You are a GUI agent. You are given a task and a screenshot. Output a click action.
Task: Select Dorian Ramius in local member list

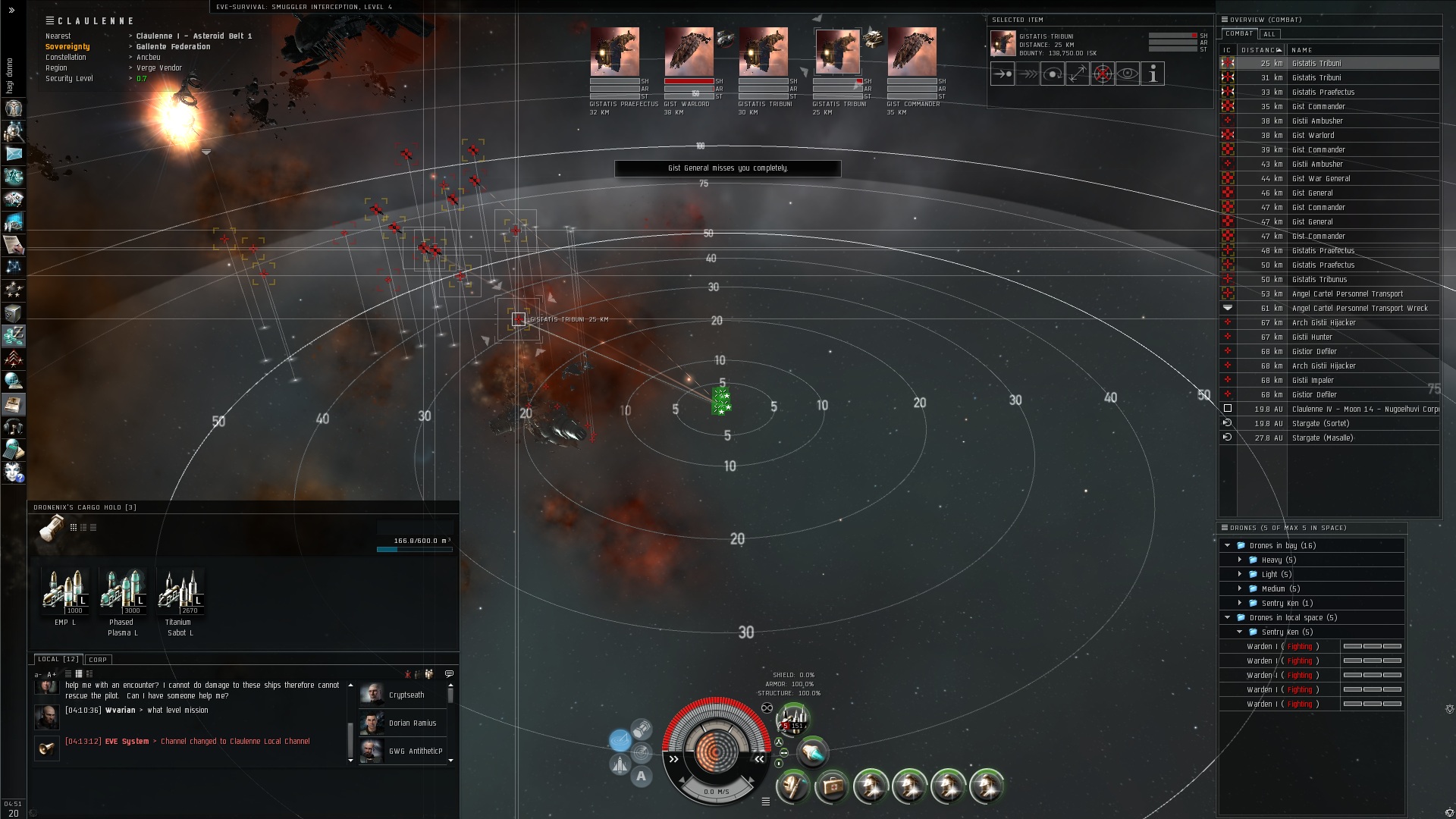point(412,723)
